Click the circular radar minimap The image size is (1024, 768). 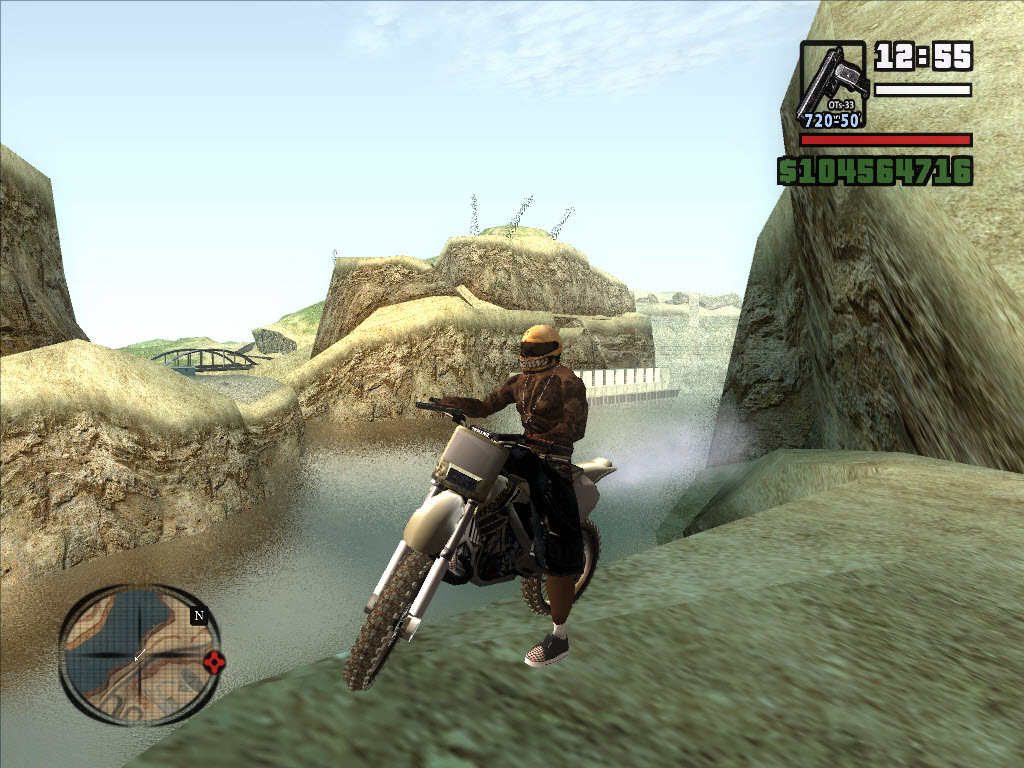tap(137, 654)
